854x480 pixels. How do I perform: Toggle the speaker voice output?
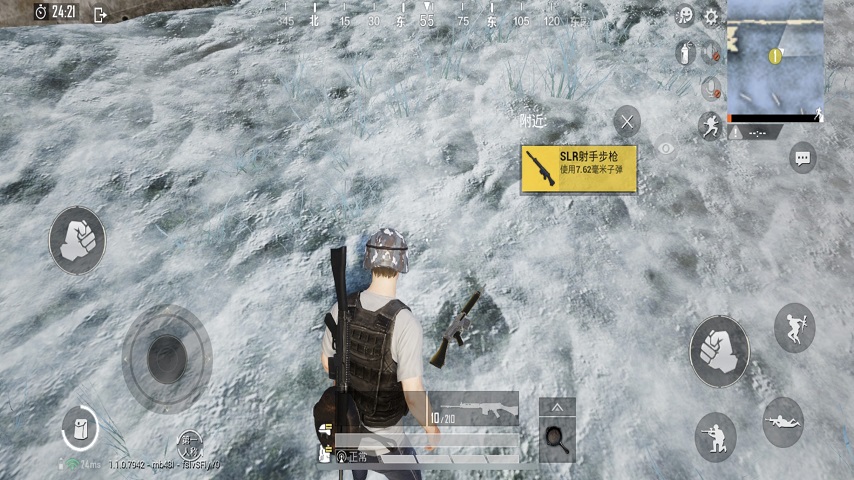coord(711,52)
